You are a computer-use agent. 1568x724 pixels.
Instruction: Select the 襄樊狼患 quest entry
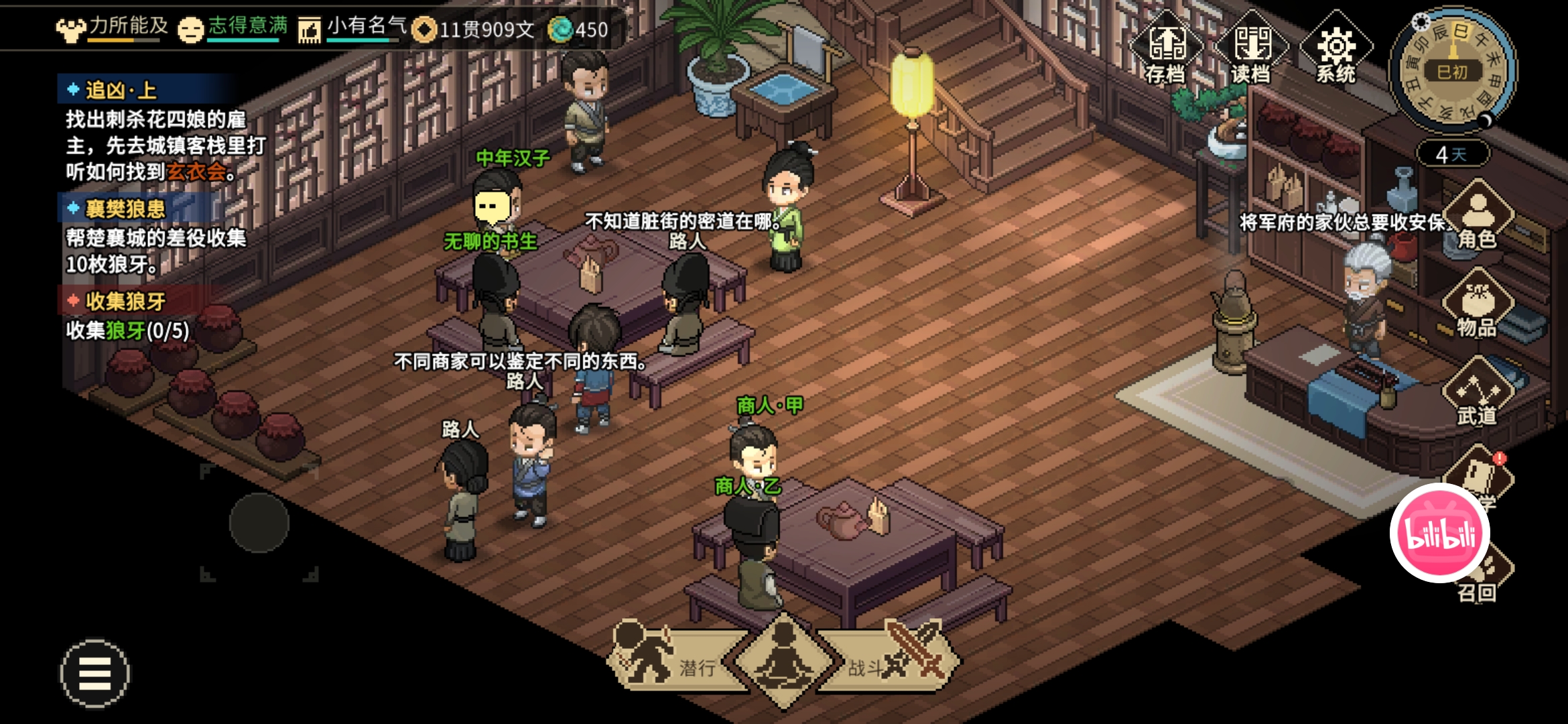[x=125, y=208]
